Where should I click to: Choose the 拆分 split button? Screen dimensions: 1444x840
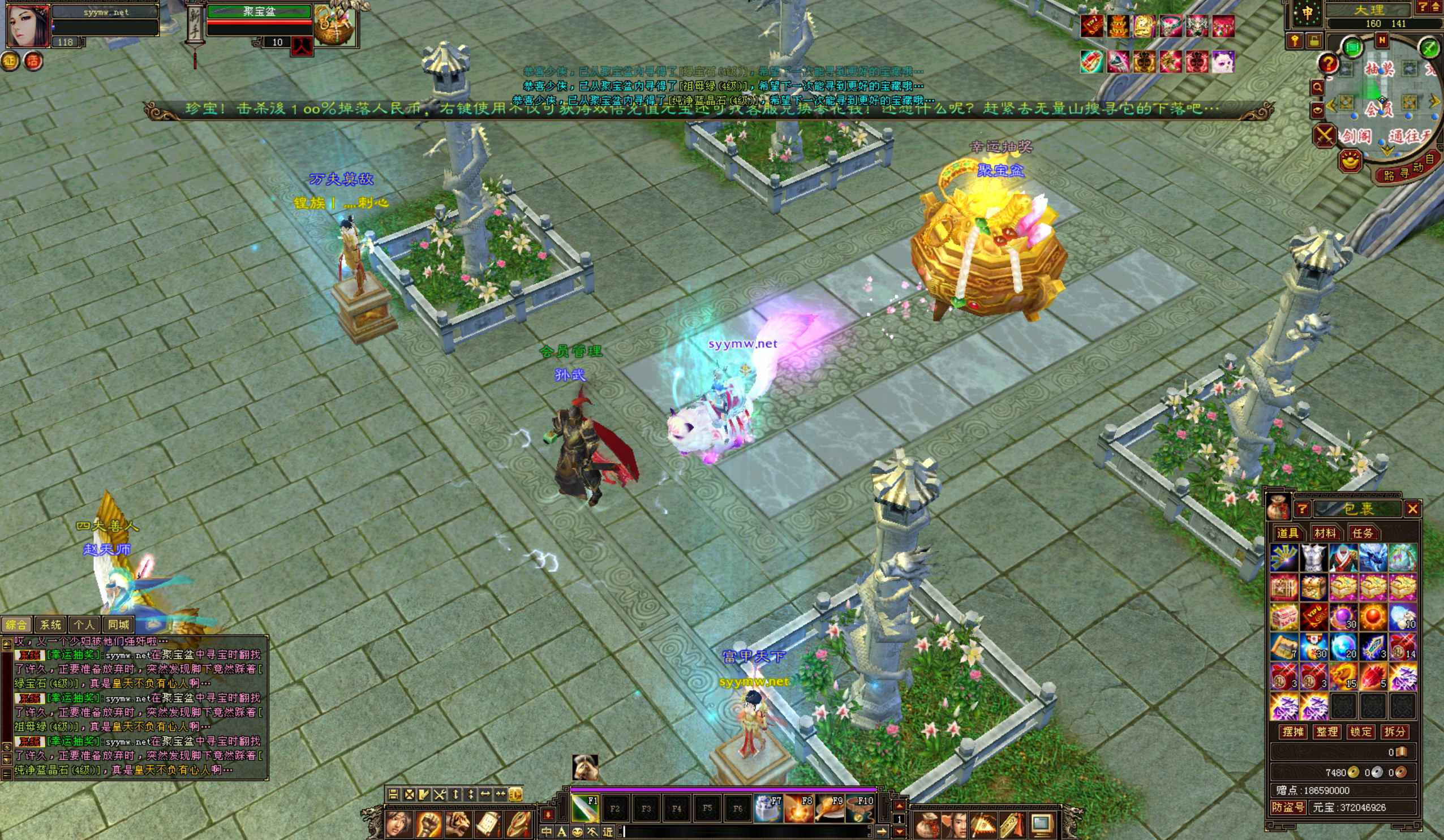(x=1394, y=732)
